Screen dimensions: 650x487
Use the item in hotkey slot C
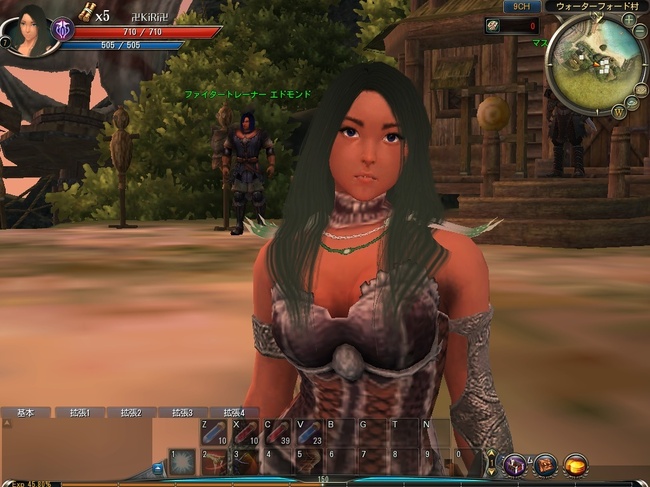pos(276,434)
